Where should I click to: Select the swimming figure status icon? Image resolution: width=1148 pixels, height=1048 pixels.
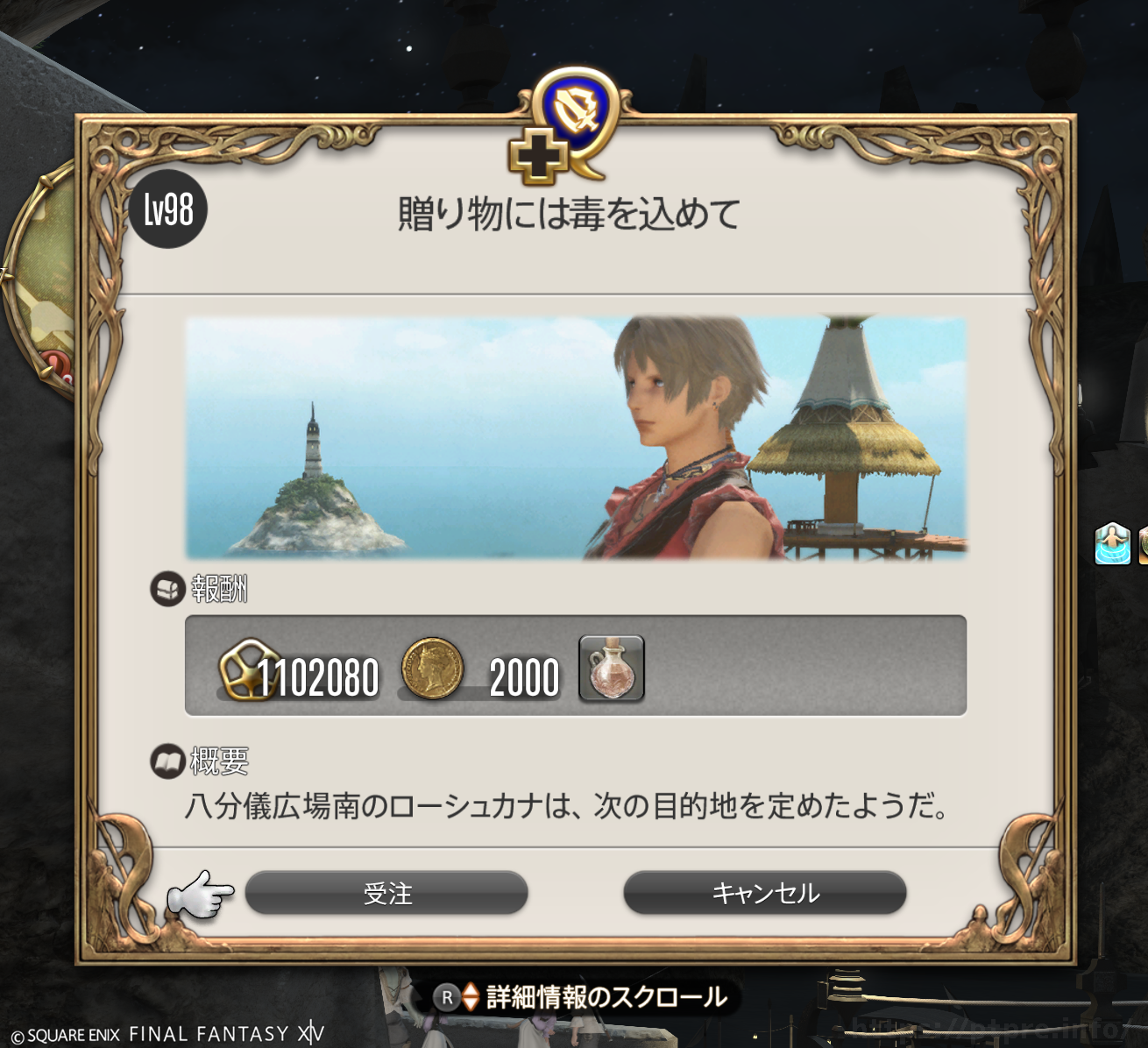coord(1112,543)
